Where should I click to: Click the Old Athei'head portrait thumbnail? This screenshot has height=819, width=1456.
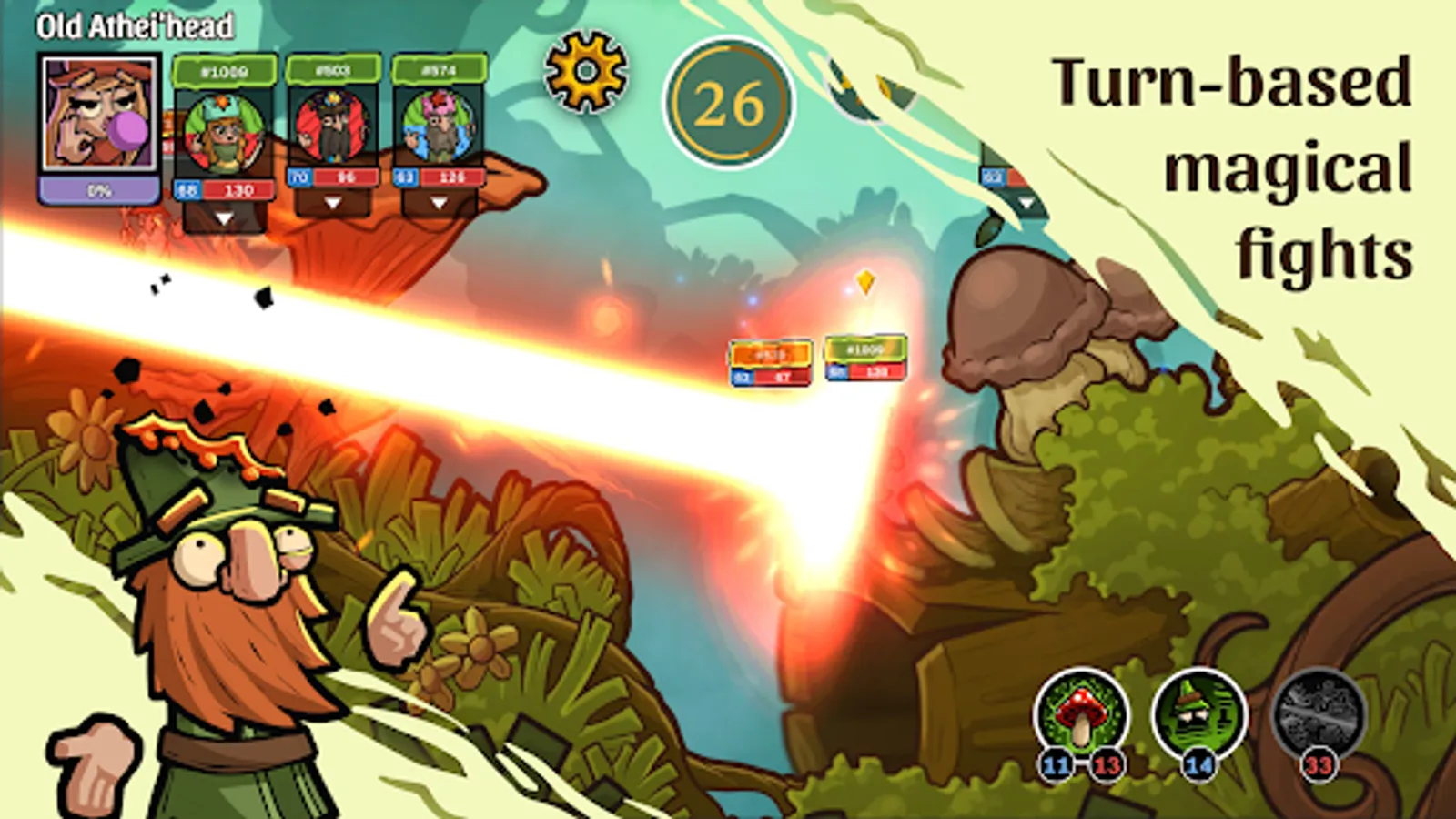tap(101, 114)
